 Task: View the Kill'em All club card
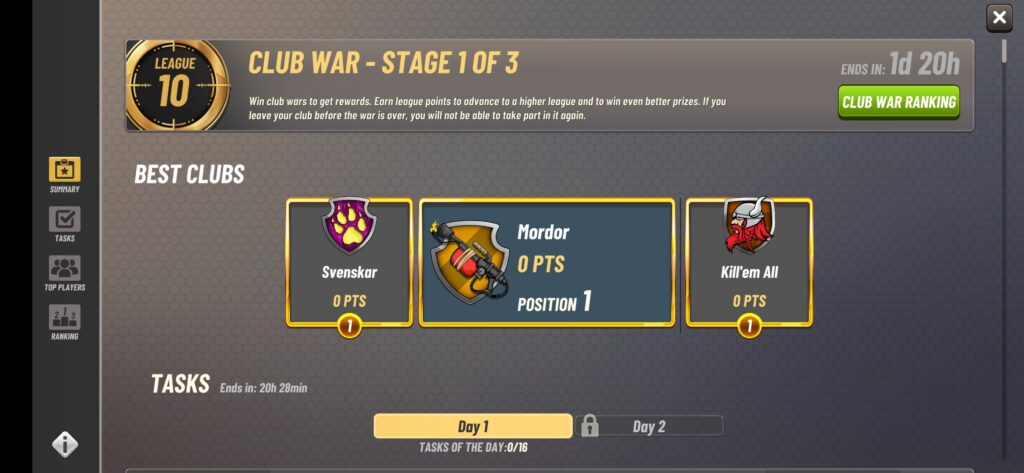748,262
